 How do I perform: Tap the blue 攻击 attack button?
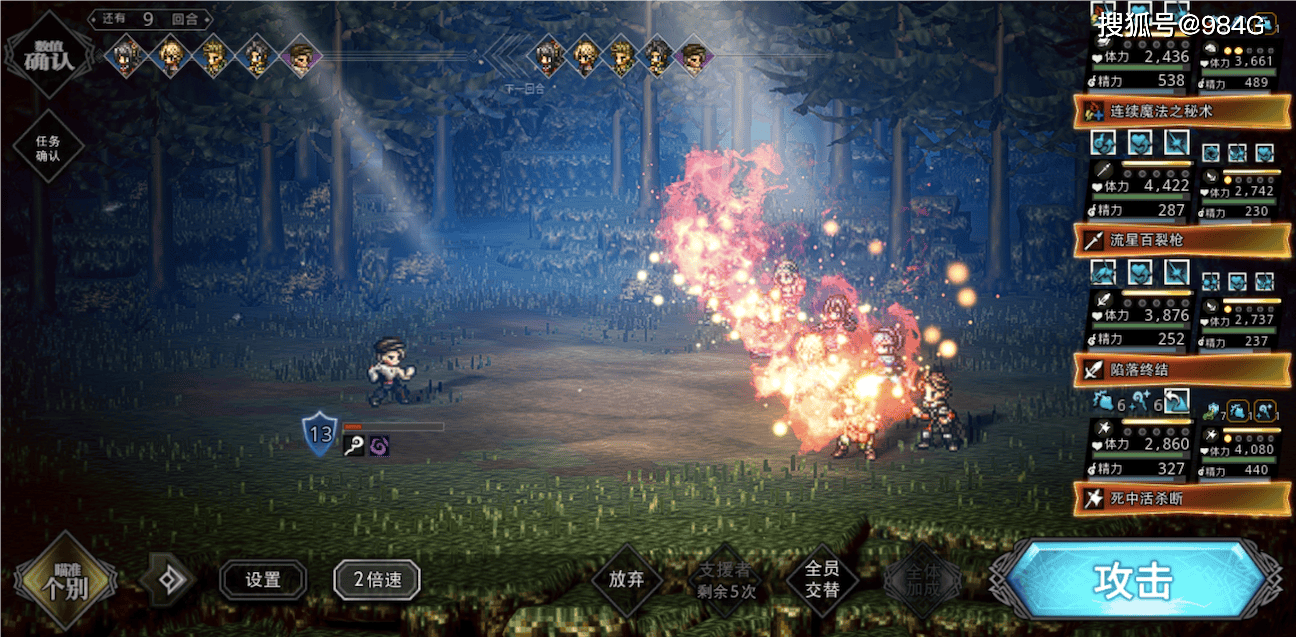tap(1135, 580)
